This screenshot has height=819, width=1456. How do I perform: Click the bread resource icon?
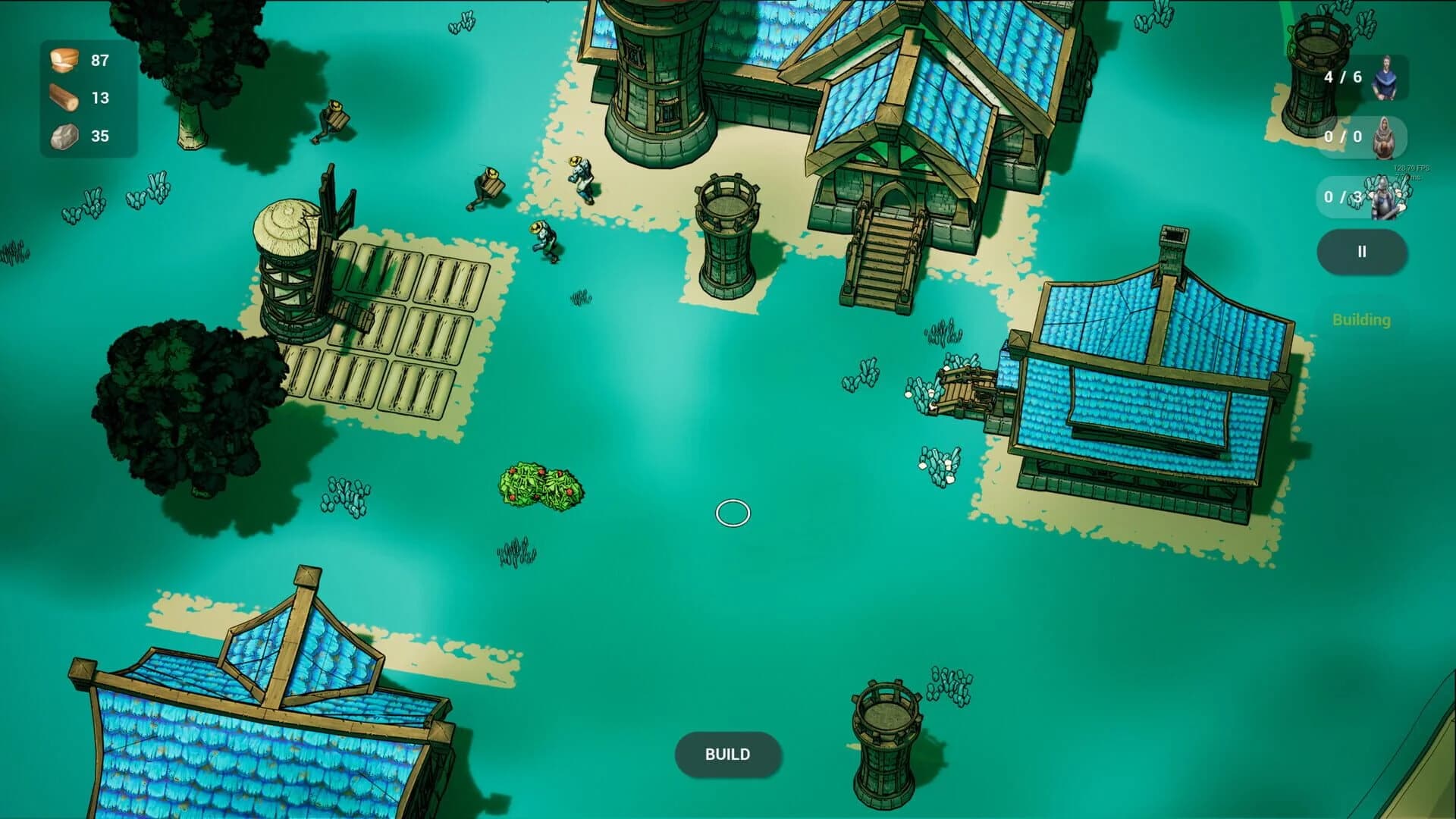[x=64, y=60]
